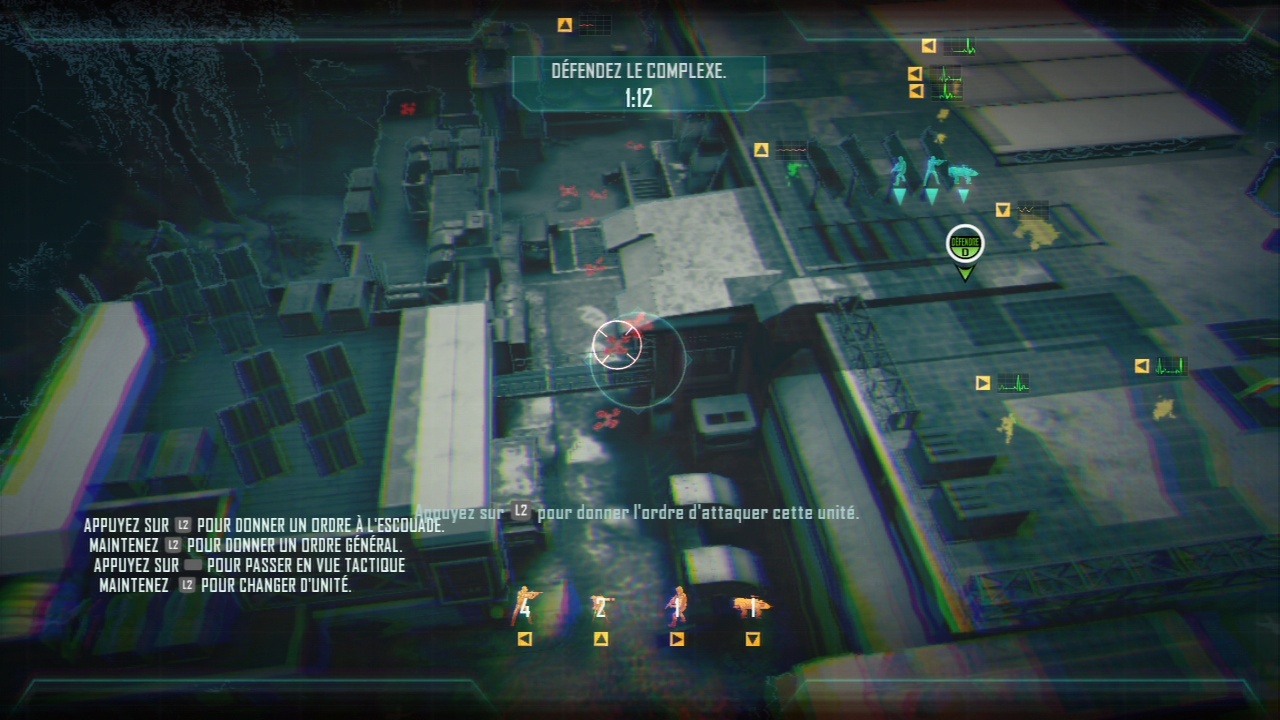Click the green DÉFENDRE D objective marker

(x=965, y=245)
